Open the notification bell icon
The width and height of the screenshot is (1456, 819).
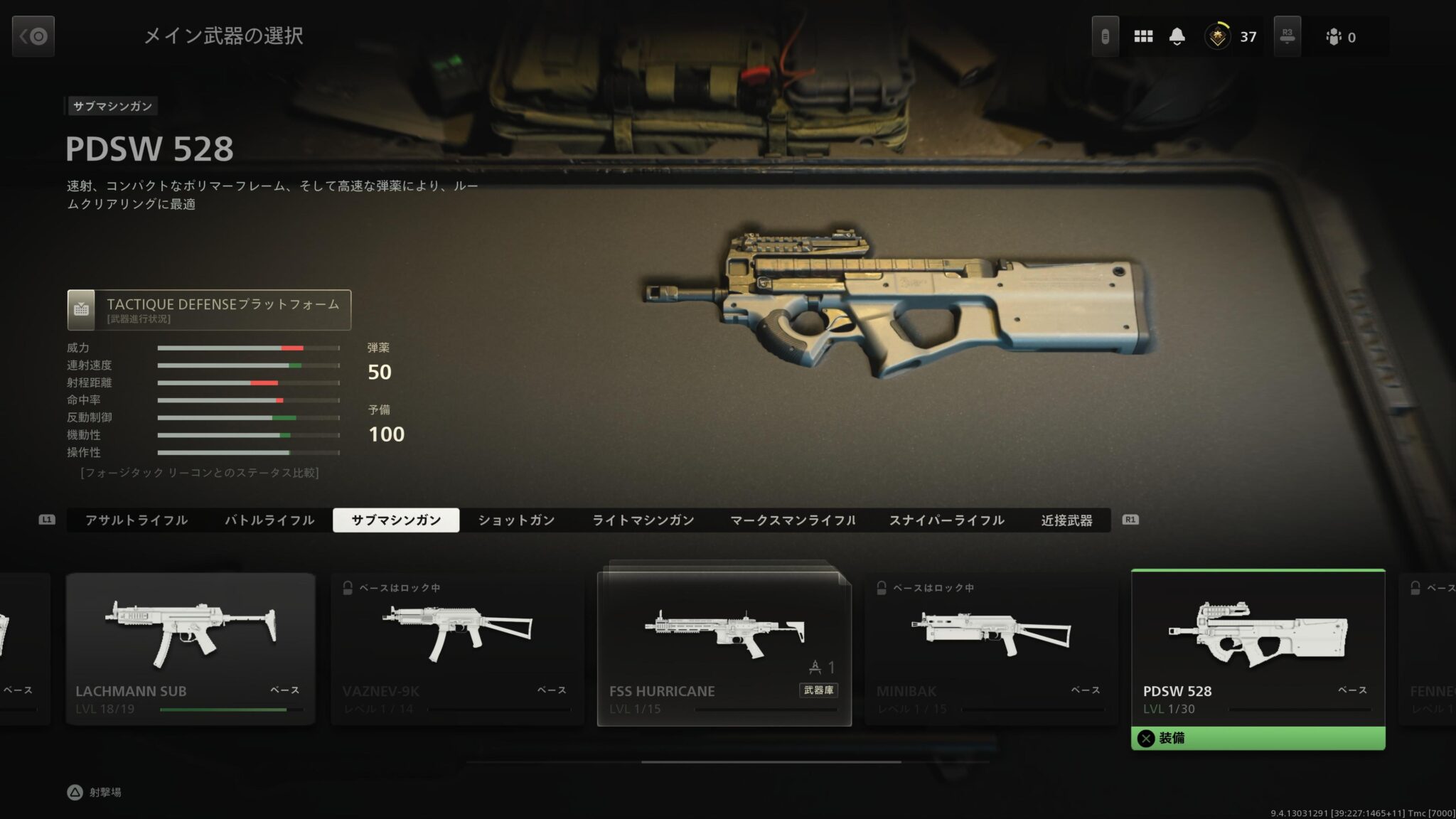[x=1178, y=36]
